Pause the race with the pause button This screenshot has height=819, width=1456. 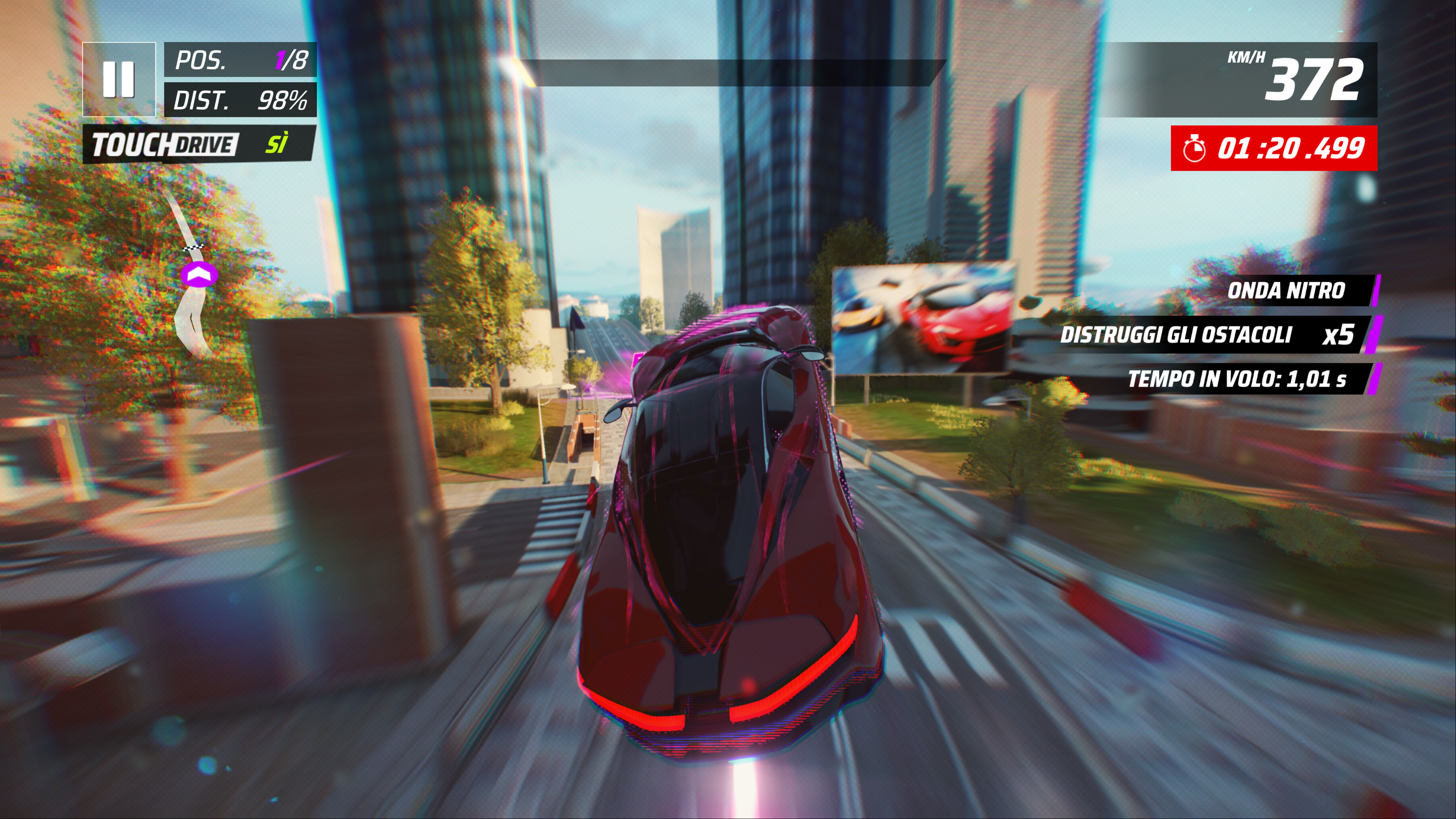[x=119, y=79]
